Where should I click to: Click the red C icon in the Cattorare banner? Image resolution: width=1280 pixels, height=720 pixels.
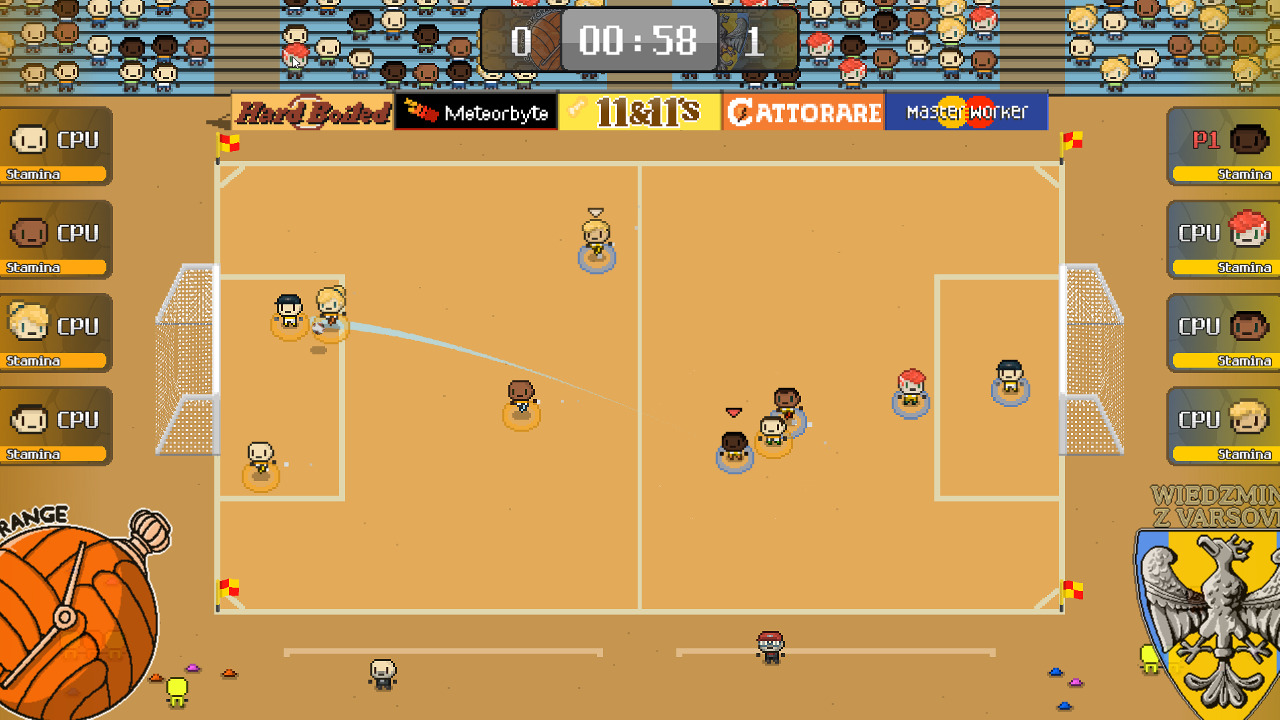coord(740,113)
